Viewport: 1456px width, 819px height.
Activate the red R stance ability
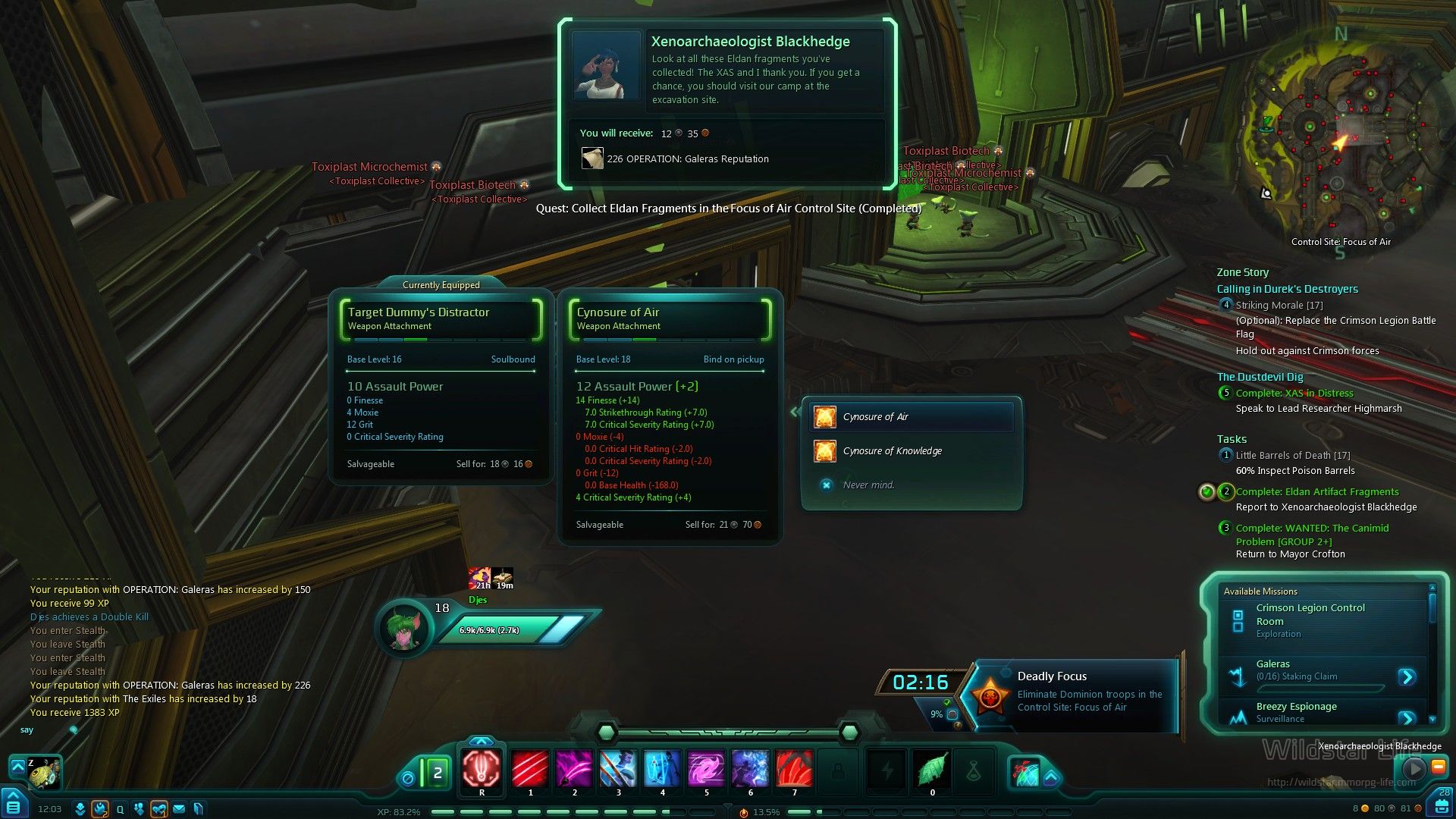click(x=482, y=769)
